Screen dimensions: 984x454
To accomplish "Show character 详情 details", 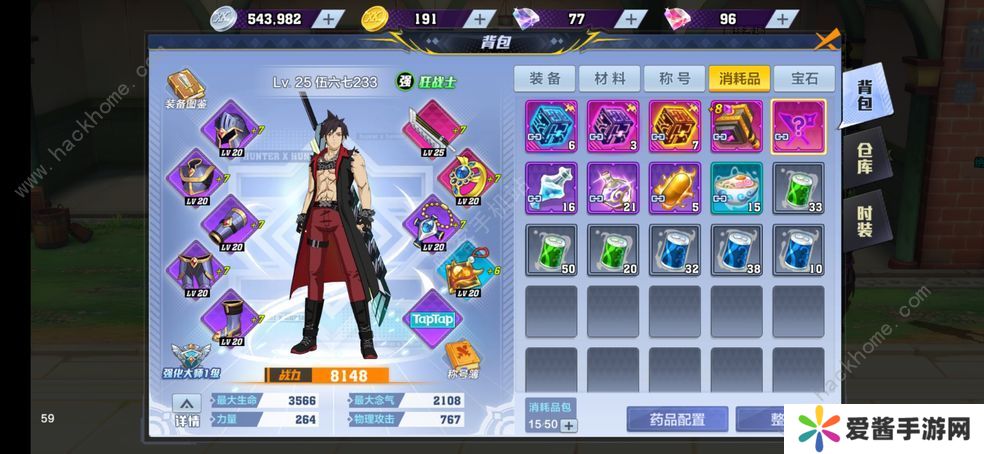I will click(187, 414).
